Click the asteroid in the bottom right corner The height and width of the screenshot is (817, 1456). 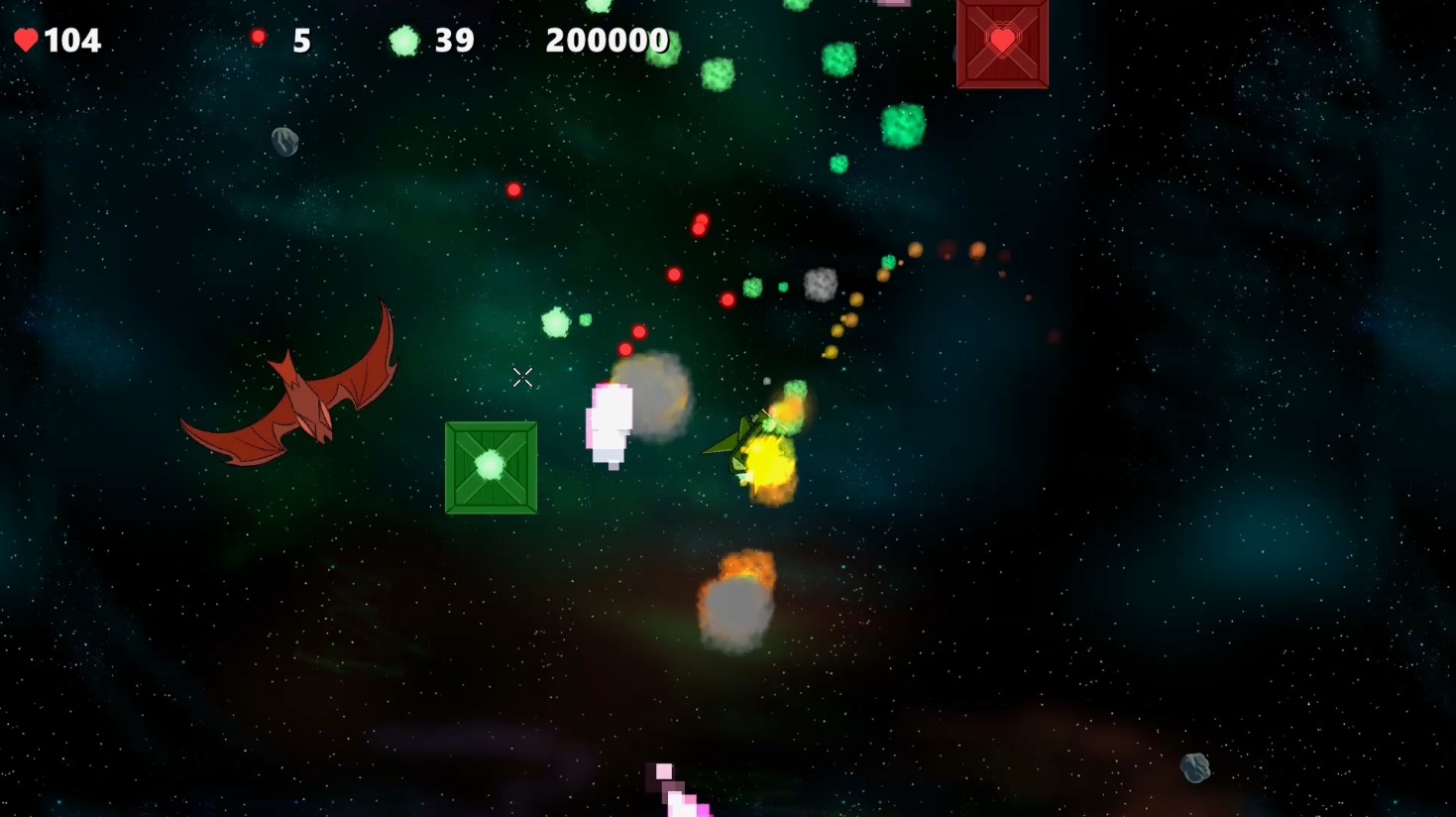point(1194,766)
